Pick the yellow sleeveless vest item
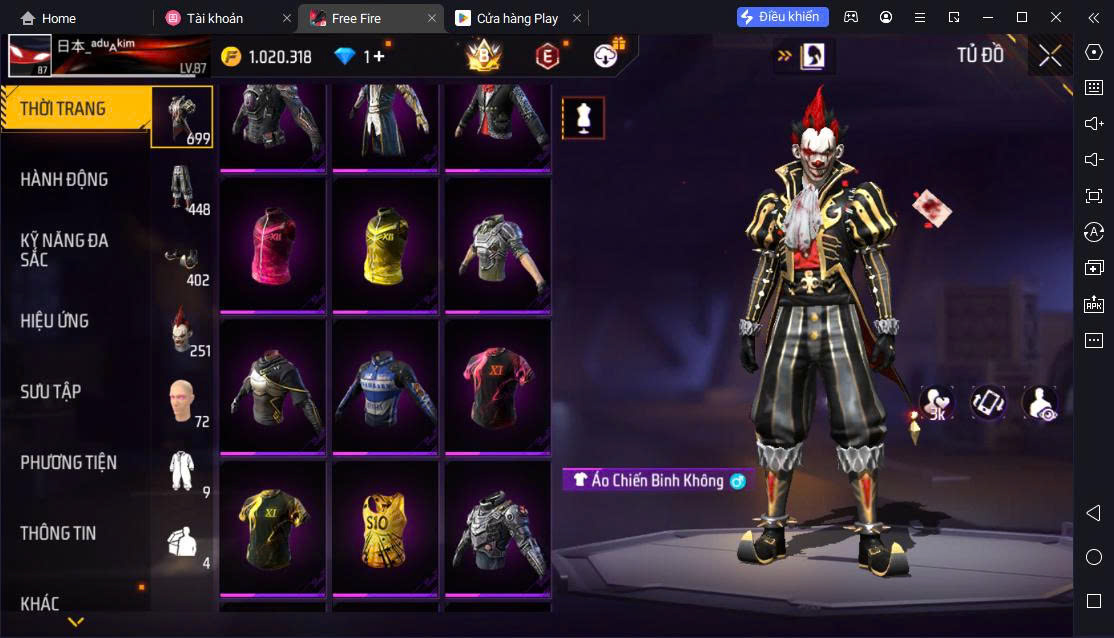 pyautogui.click(x=385, y=244)
